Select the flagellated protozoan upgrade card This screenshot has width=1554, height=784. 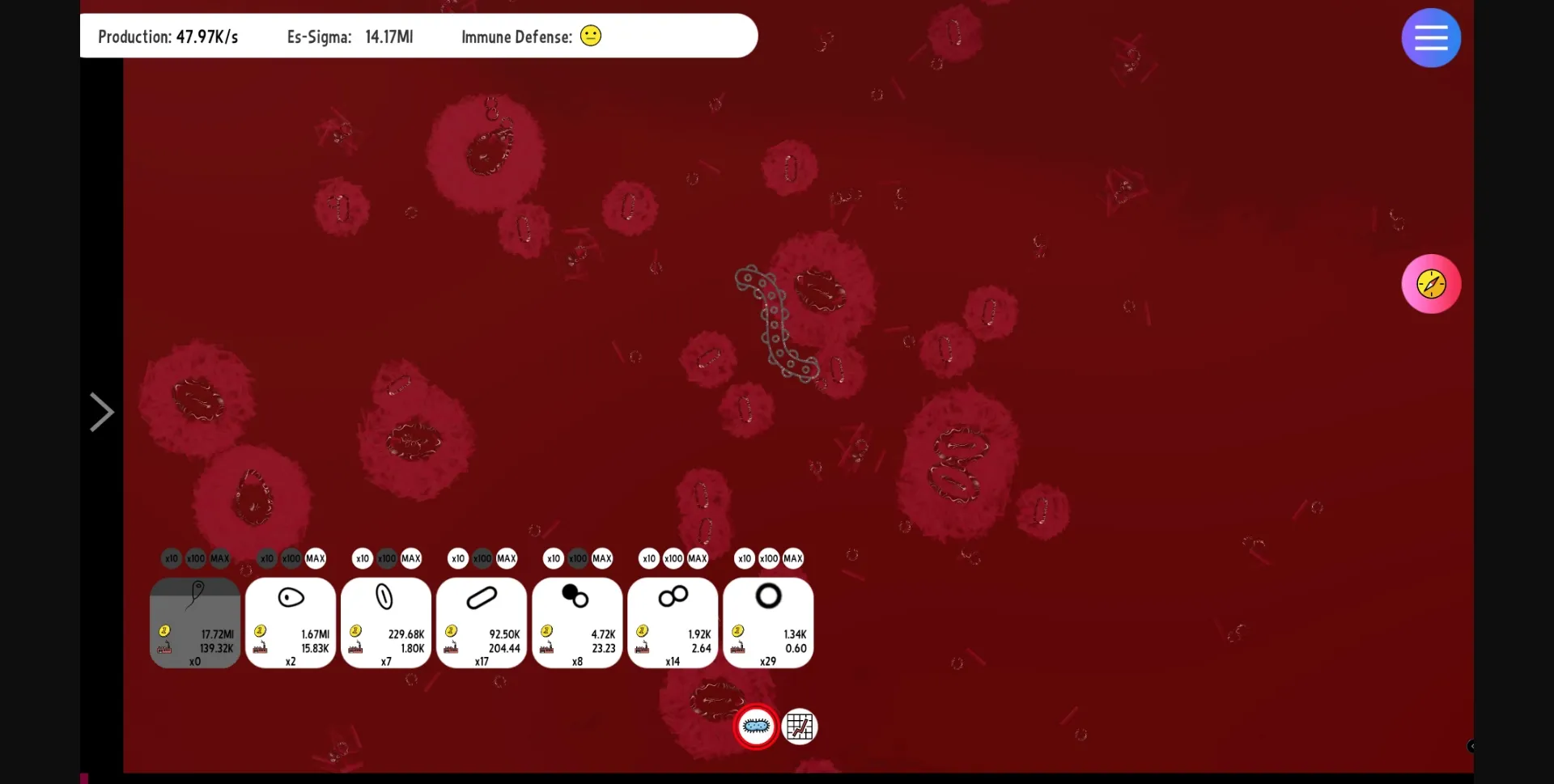(194, 623)
